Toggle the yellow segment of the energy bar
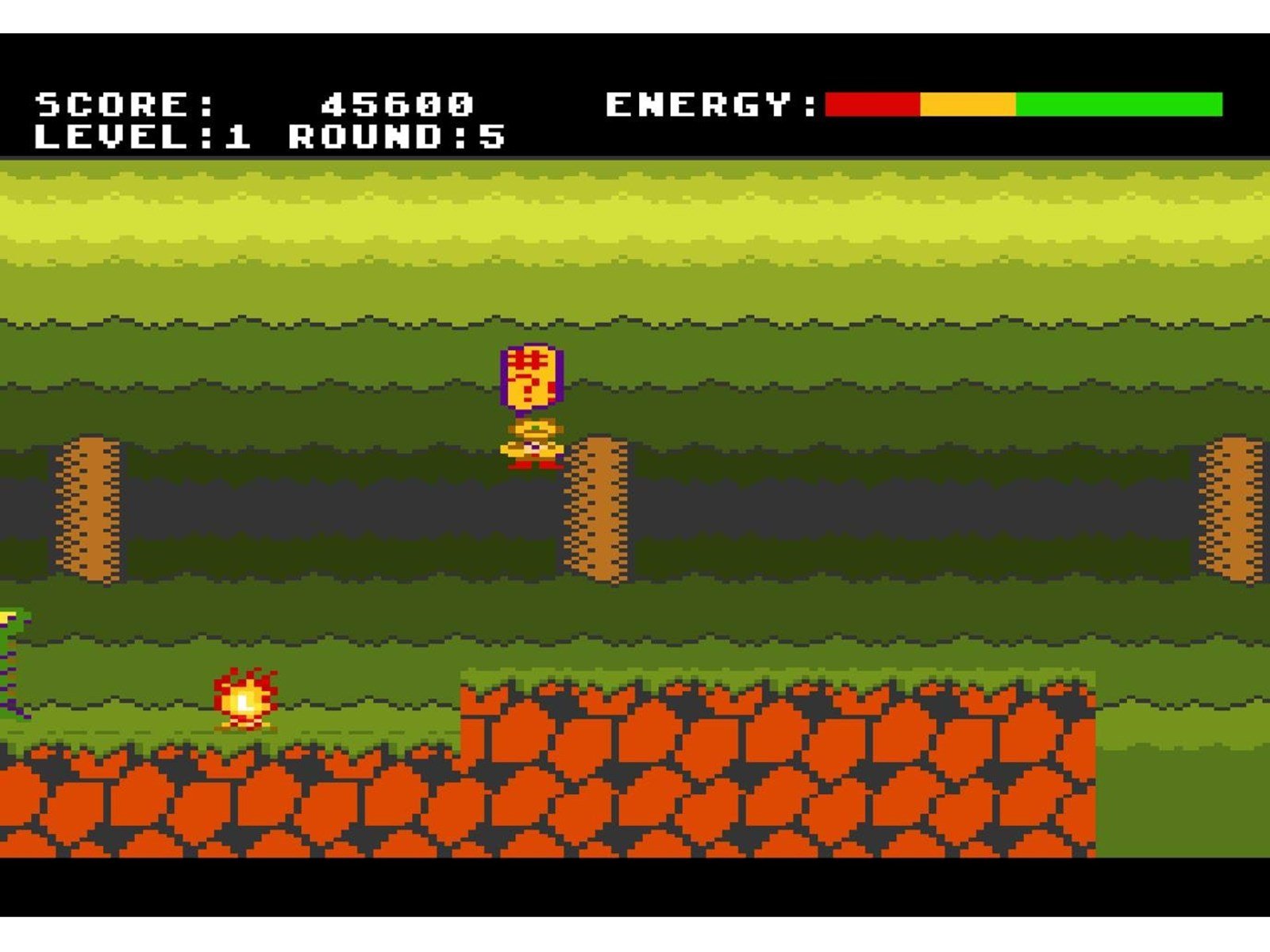Image resolution: width=1270 pixels, height=952 pixels. pos(968,103)
